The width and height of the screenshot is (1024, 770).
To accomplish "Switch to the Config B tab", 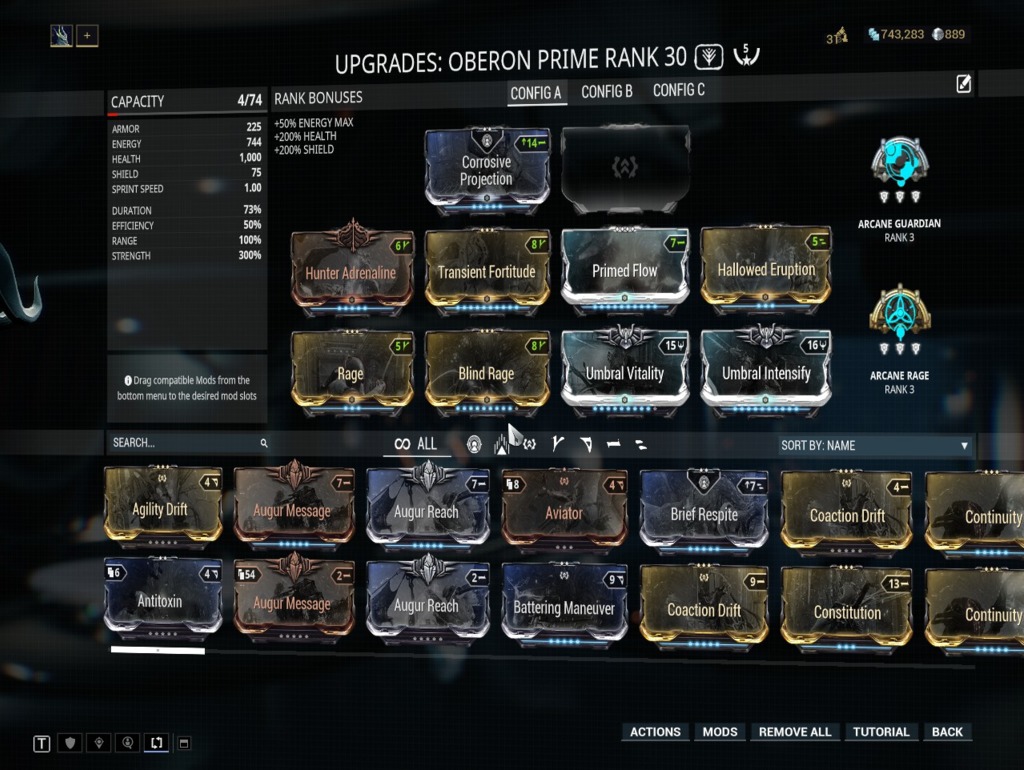I will (607, 92).
